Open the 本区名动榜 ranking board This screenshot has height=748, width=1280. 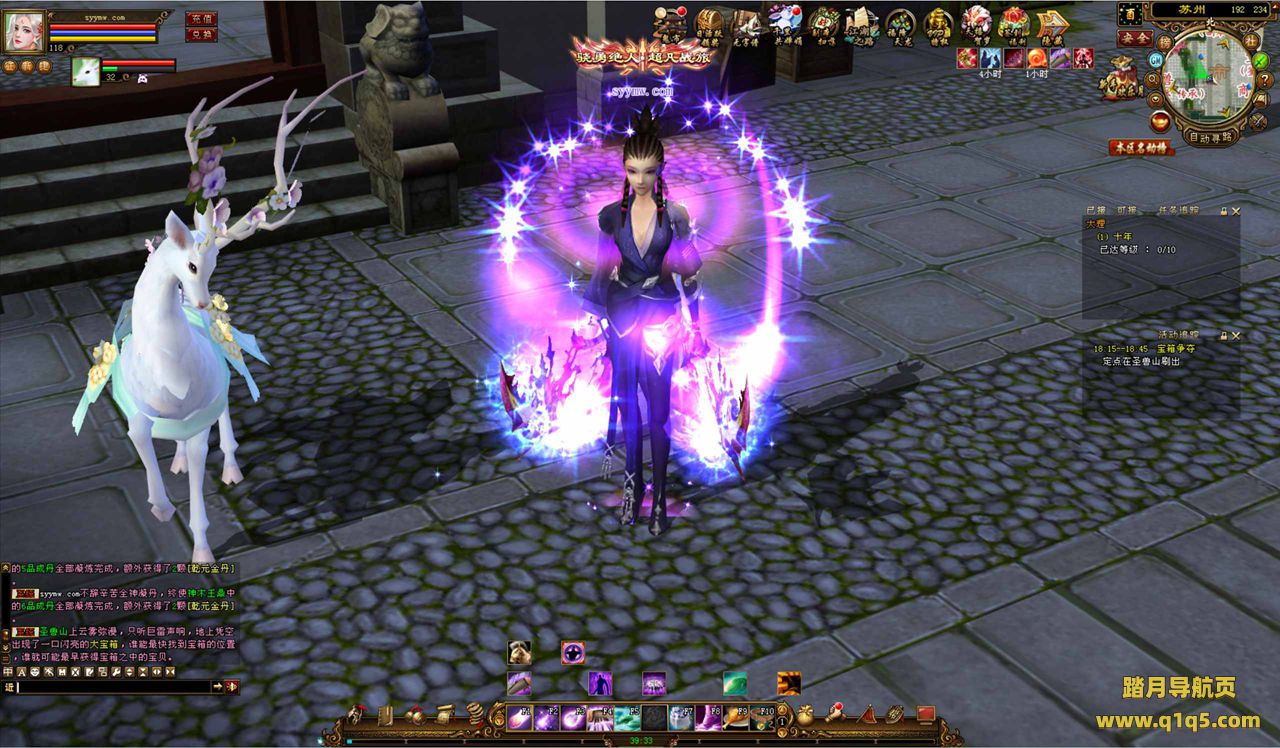click(1141, 147)
